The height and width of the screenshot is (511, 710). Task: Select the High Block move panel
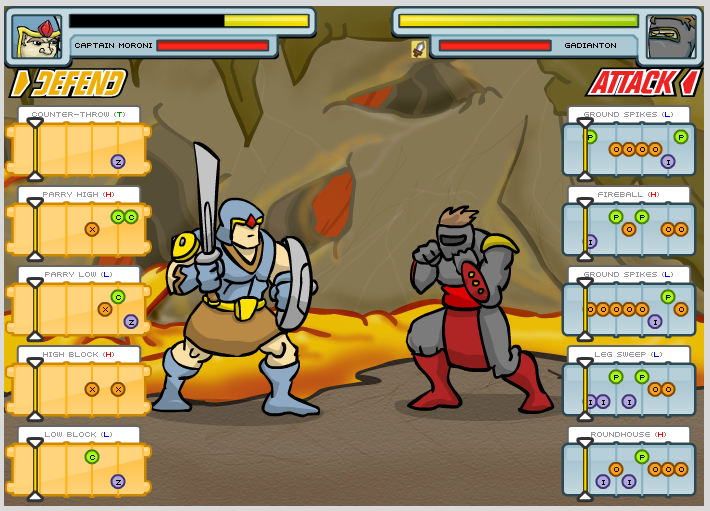click(x=79, y=389)
